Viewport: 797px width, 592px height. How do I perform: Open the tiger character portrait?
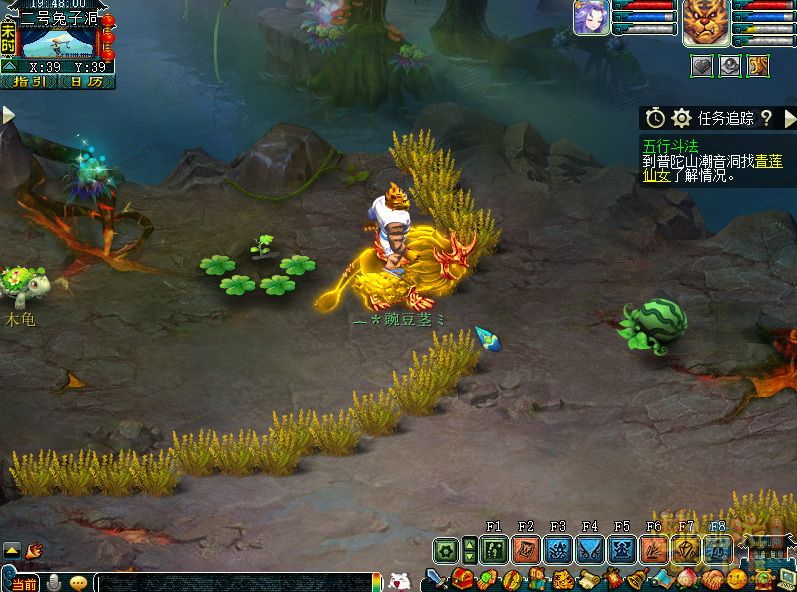706,22
